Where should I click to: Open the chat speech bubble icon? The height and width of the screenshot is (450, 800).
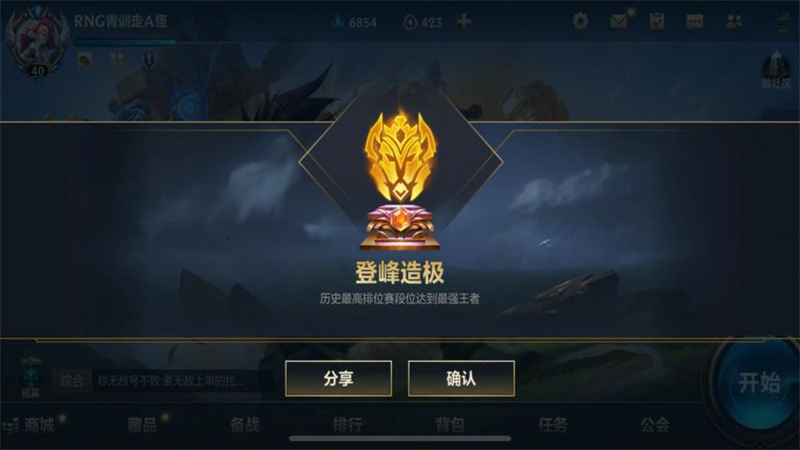(x=695, y=21)
